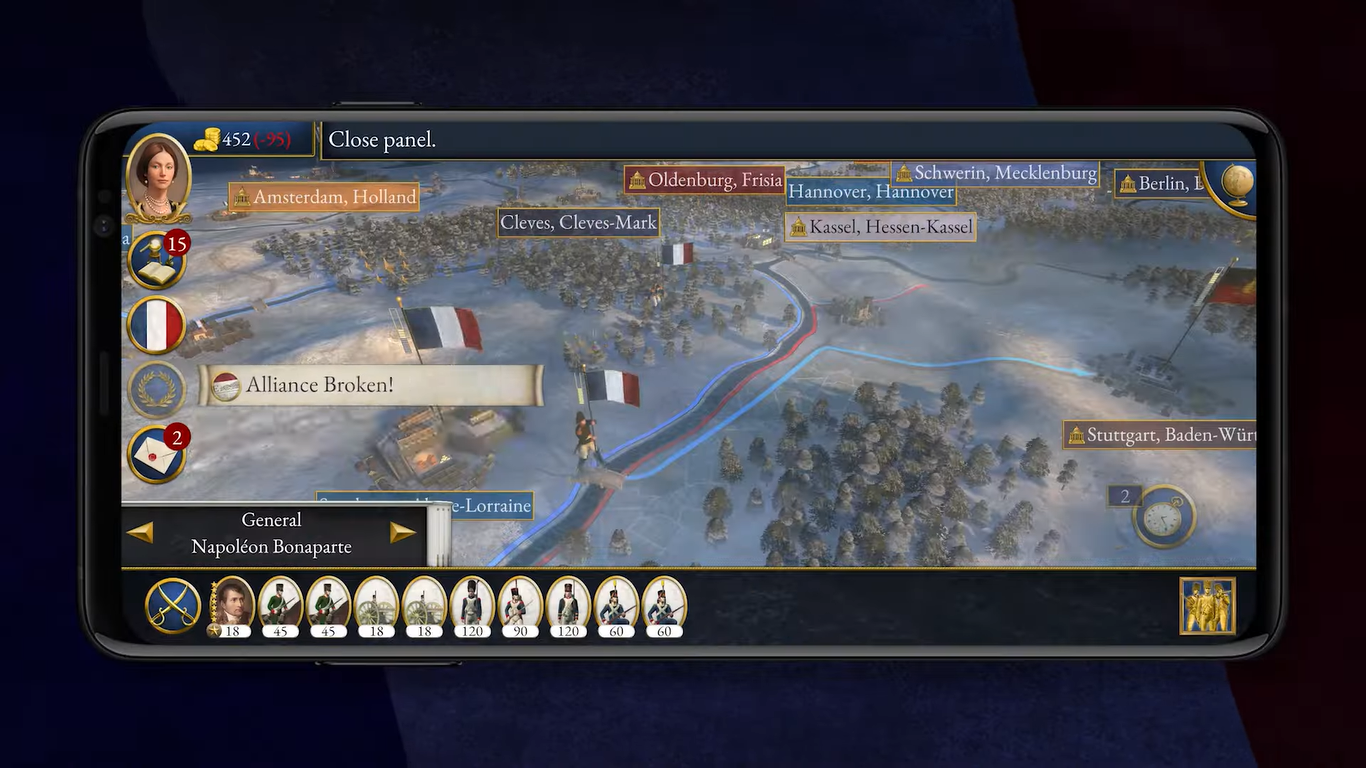The width and height of the screenshot is (1366, 768).
Task: Go to previous general with left arrow
Action: [x=140, y=533]
